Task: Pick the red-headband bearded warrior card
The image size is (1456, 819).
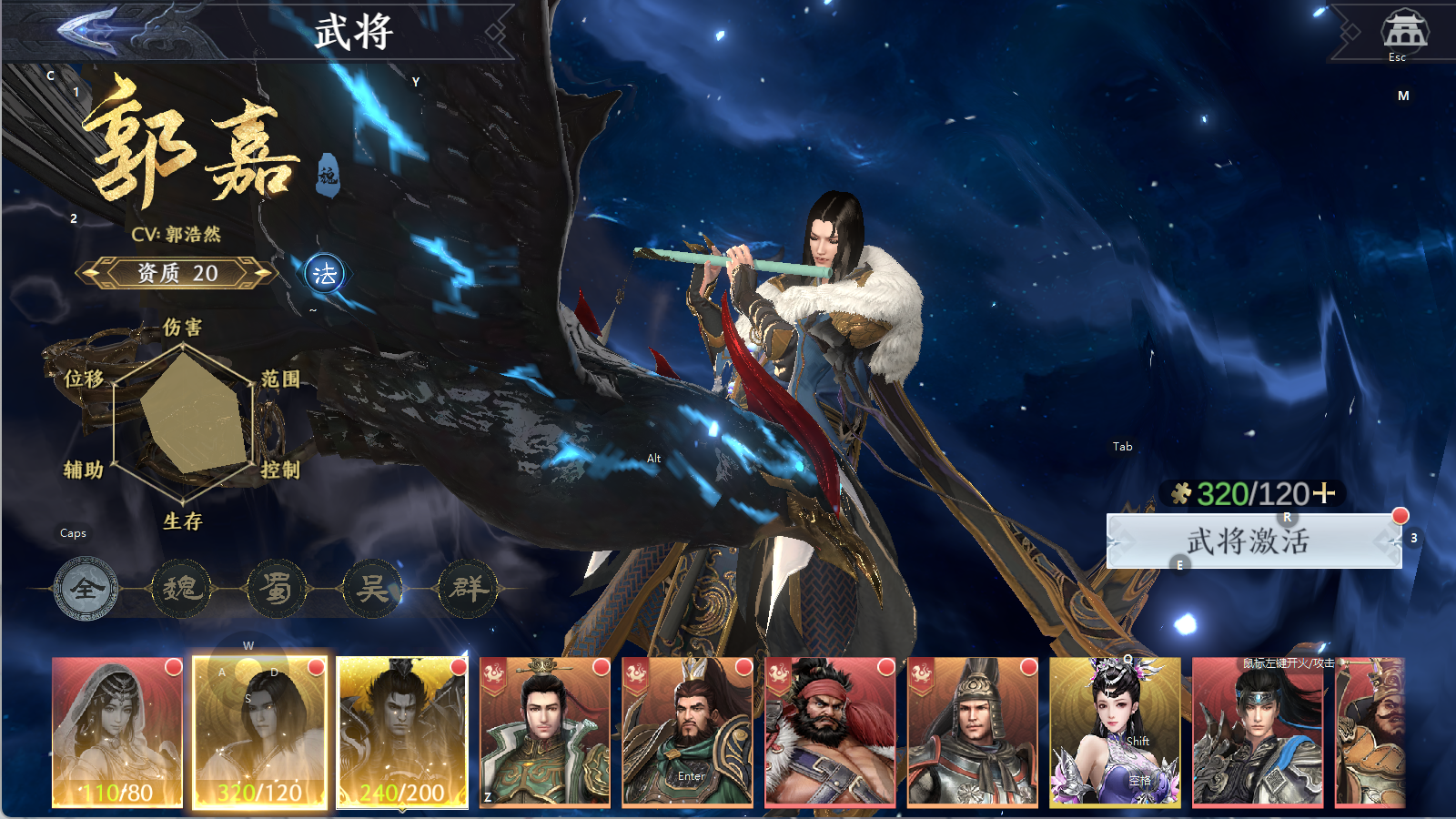Action: pos(830,732)
